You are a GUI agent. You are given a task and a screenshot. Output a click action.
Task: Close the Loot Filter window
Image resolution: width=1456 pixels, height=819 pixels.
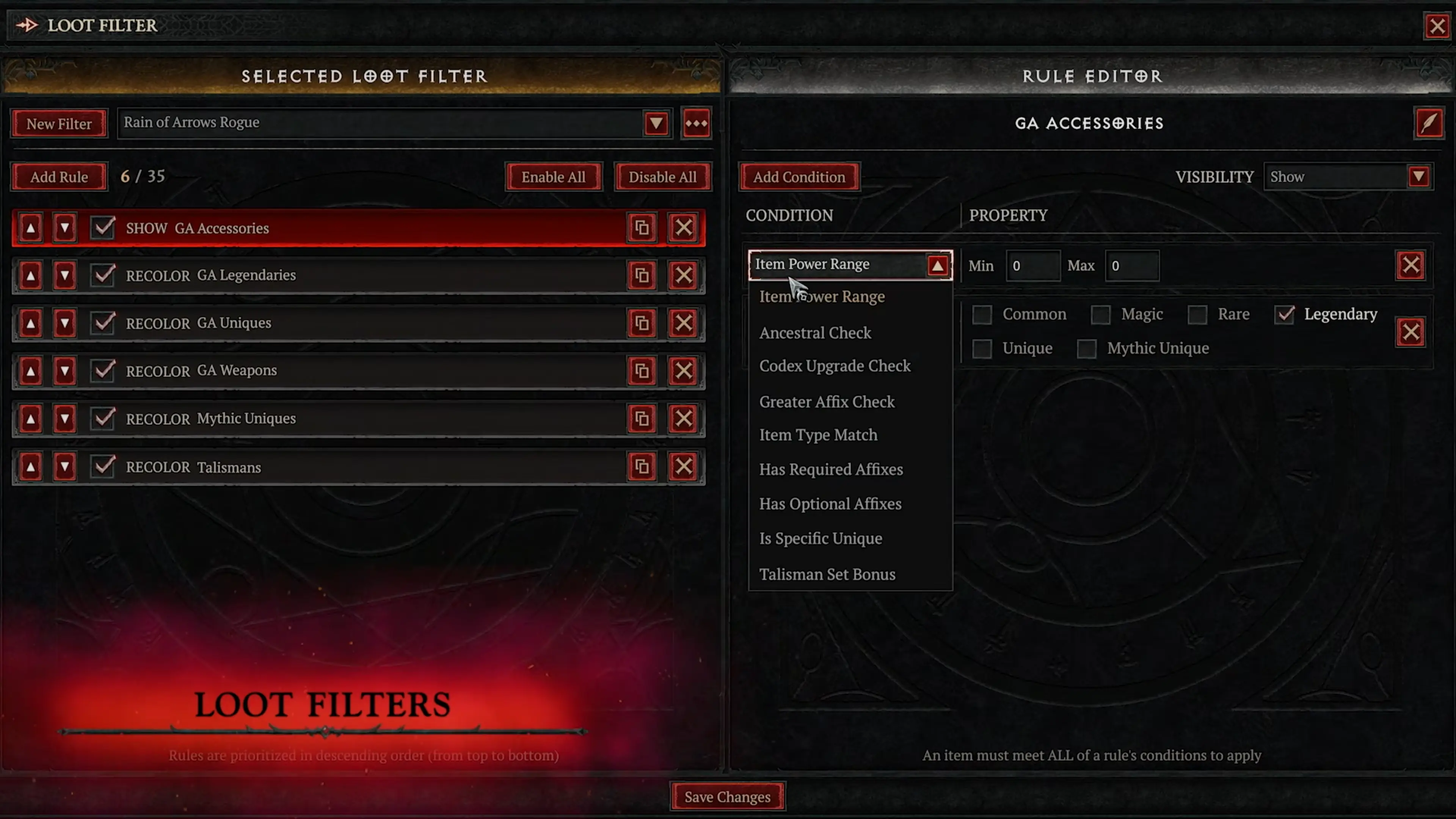pyautogui.click(x=1436, y=26)
